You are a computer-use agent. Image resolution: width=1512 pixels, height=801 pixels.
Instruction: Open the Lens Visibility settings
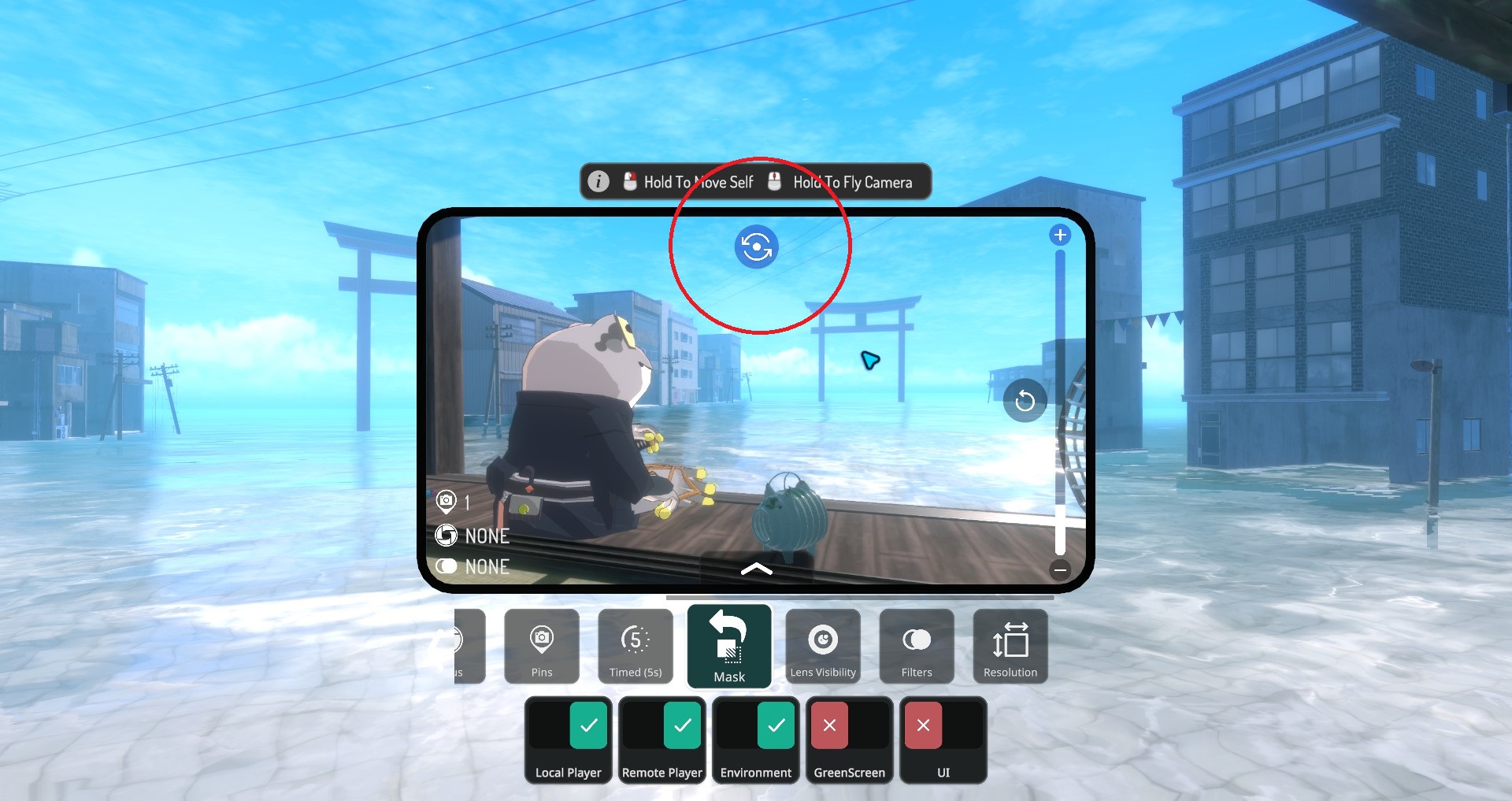click(822, 647)
